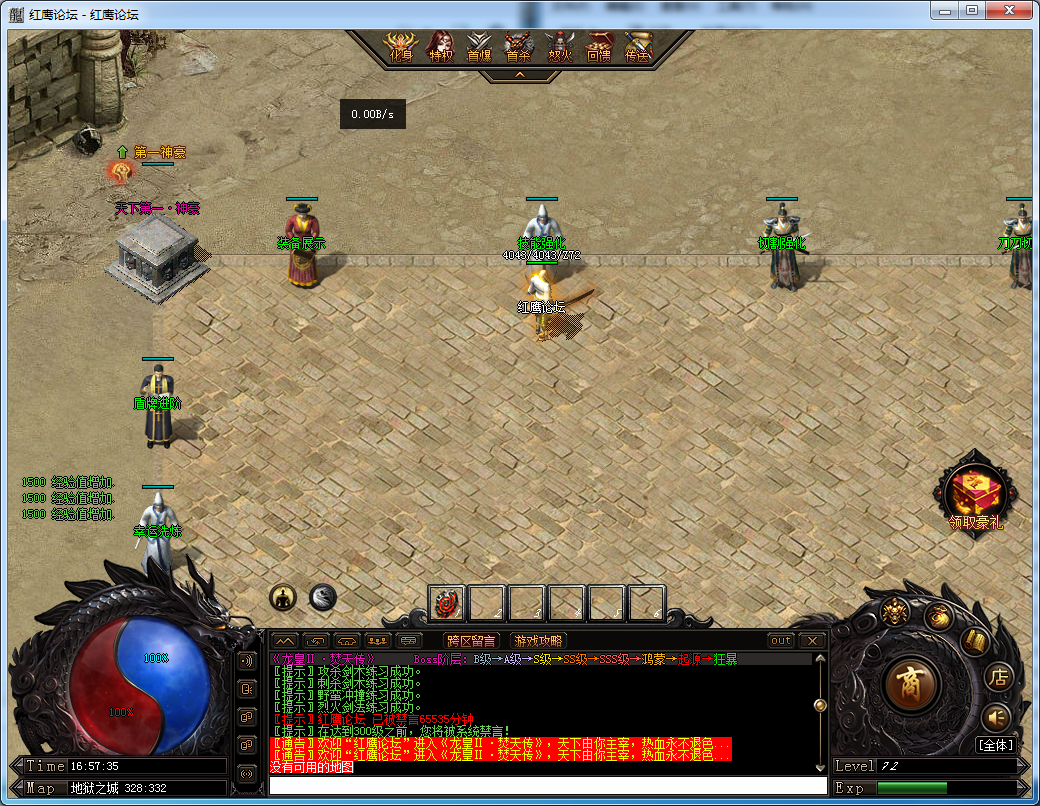Close the chat panel with the X button
The image size is (1040, 806).
812,641
